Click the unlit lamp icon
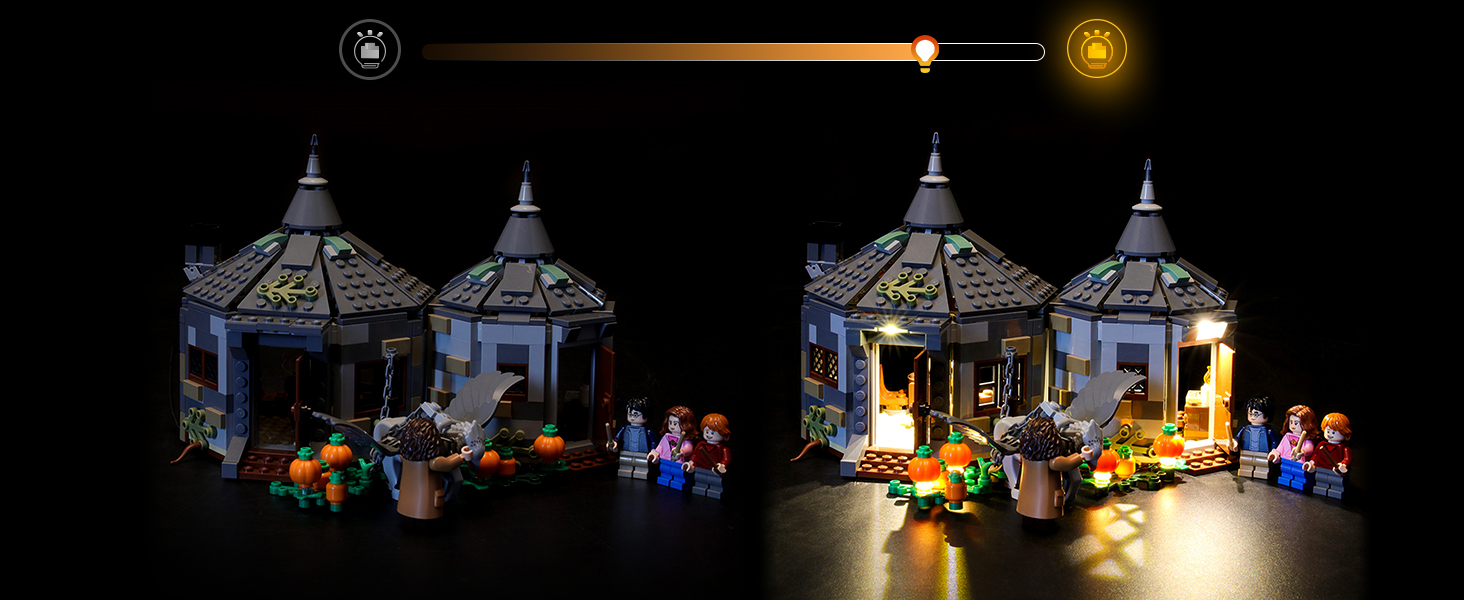Screen dimensions: 1464x600 click(370, 49)
